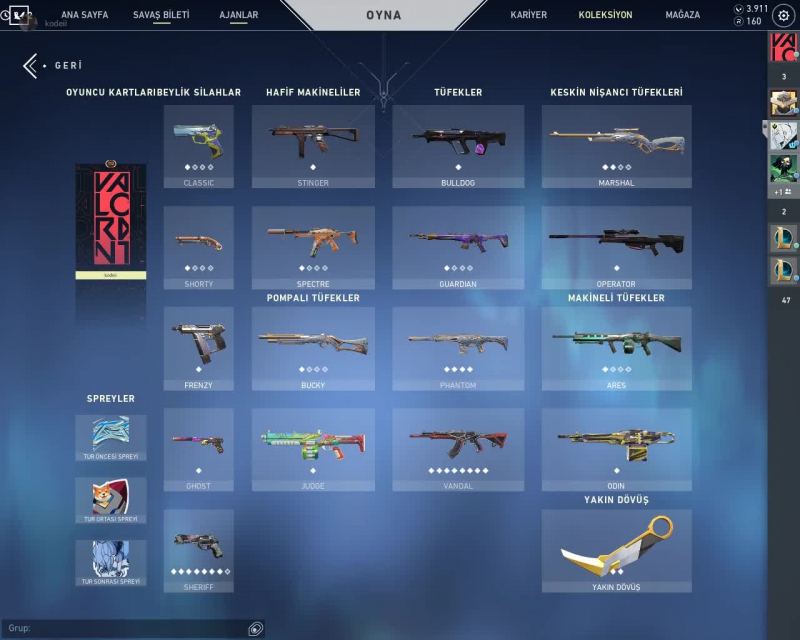Open the ANA SAYFA tab
Viewport: 800px width, 640px height.
pyautogui.click(x=84, y=15)
